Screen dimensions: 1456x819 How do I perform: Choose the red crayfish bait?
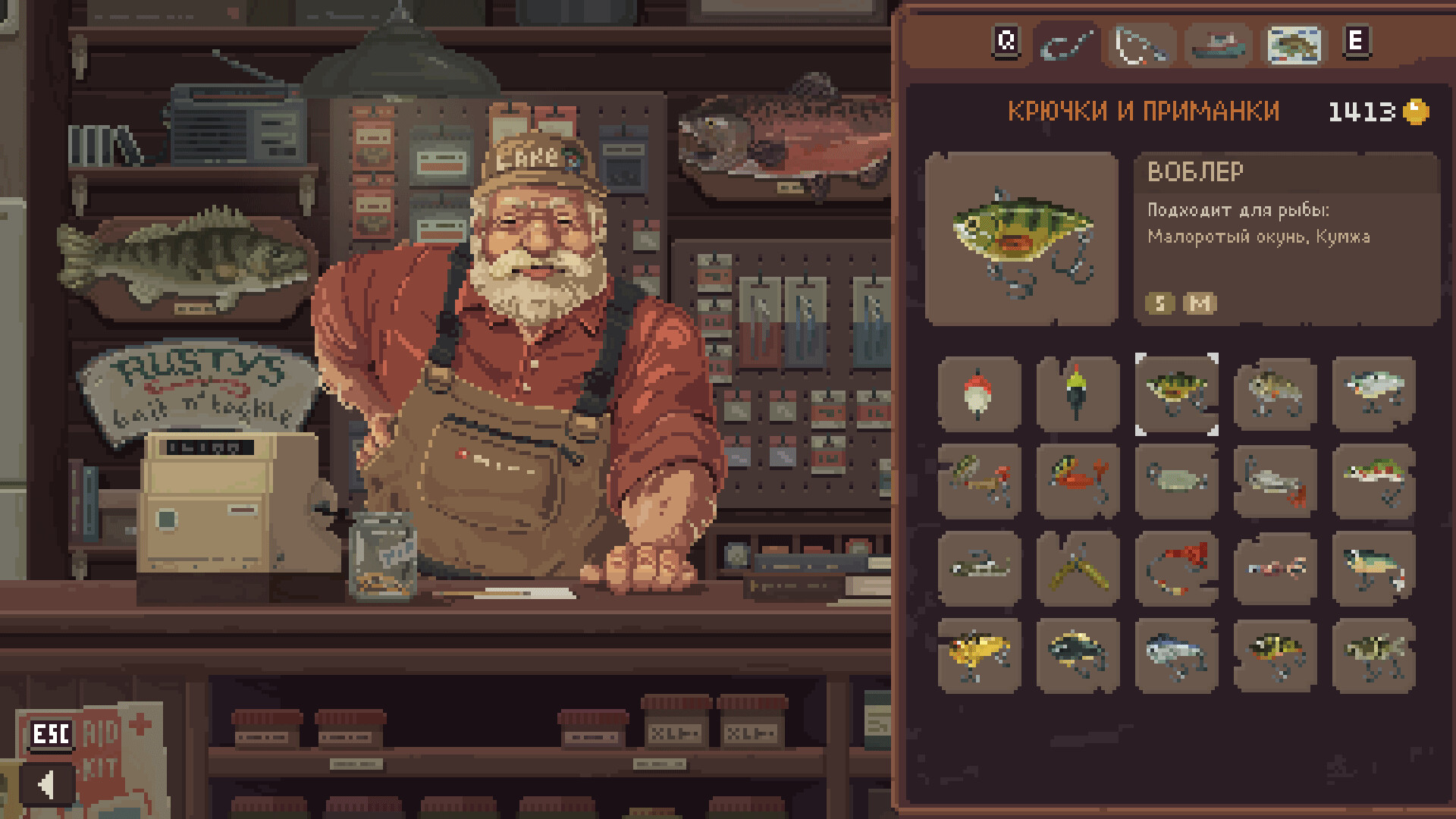coord(1078,482)
